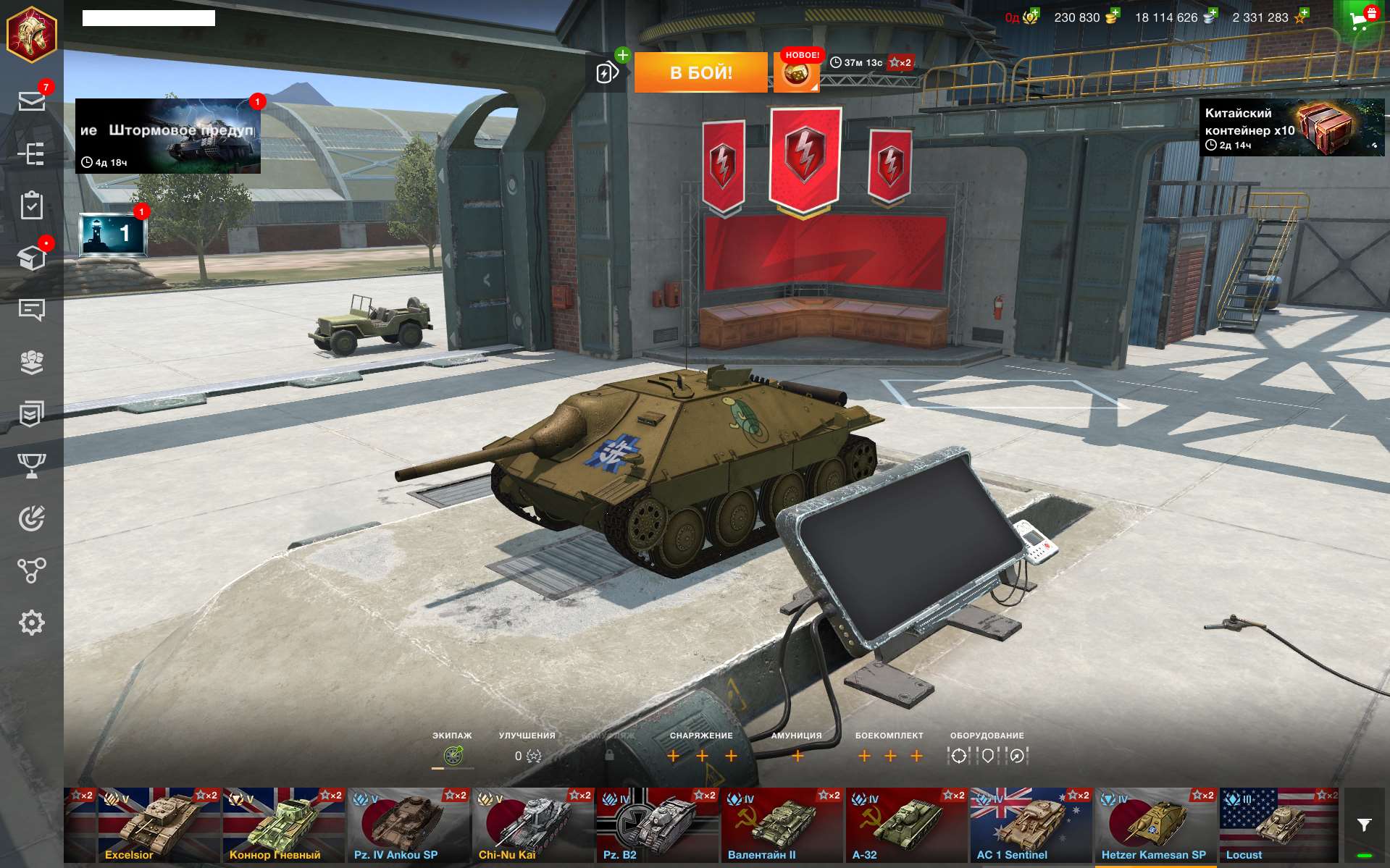
Task: Open the tech tree icon in the sidebar
Action: point(32,154)
